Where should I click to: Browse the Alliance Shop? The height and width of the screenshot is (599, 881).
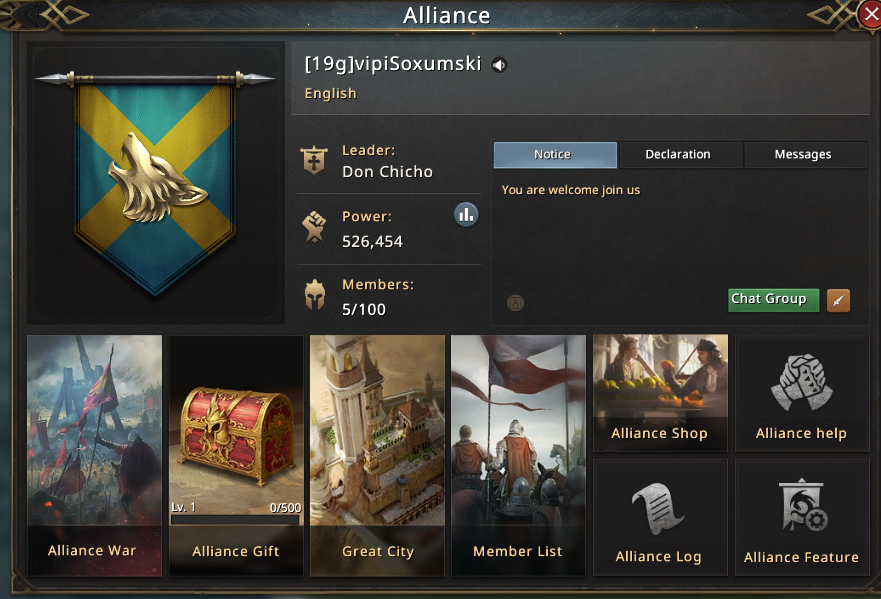660,391
